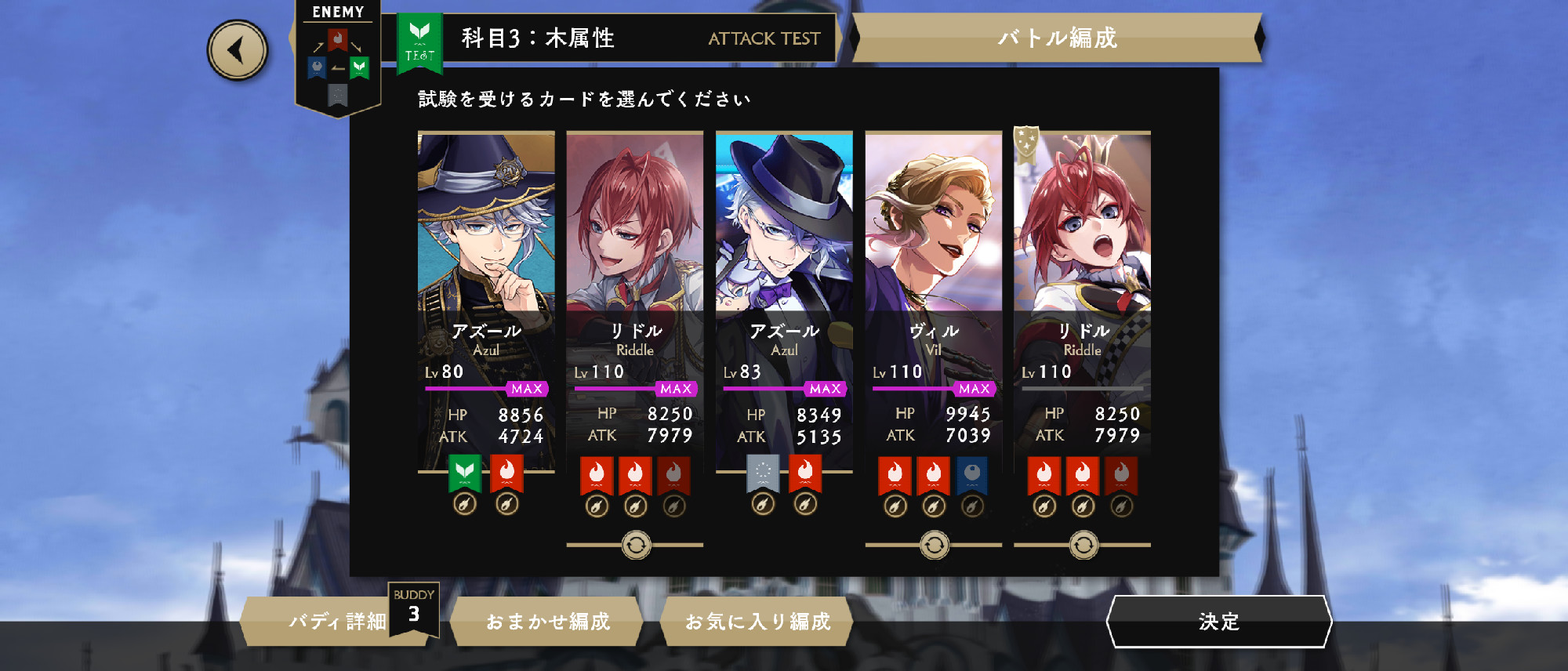This screenshot has width=1568, height=671.
Task: Go back with the round arrow button
Action: pos(238,50)
